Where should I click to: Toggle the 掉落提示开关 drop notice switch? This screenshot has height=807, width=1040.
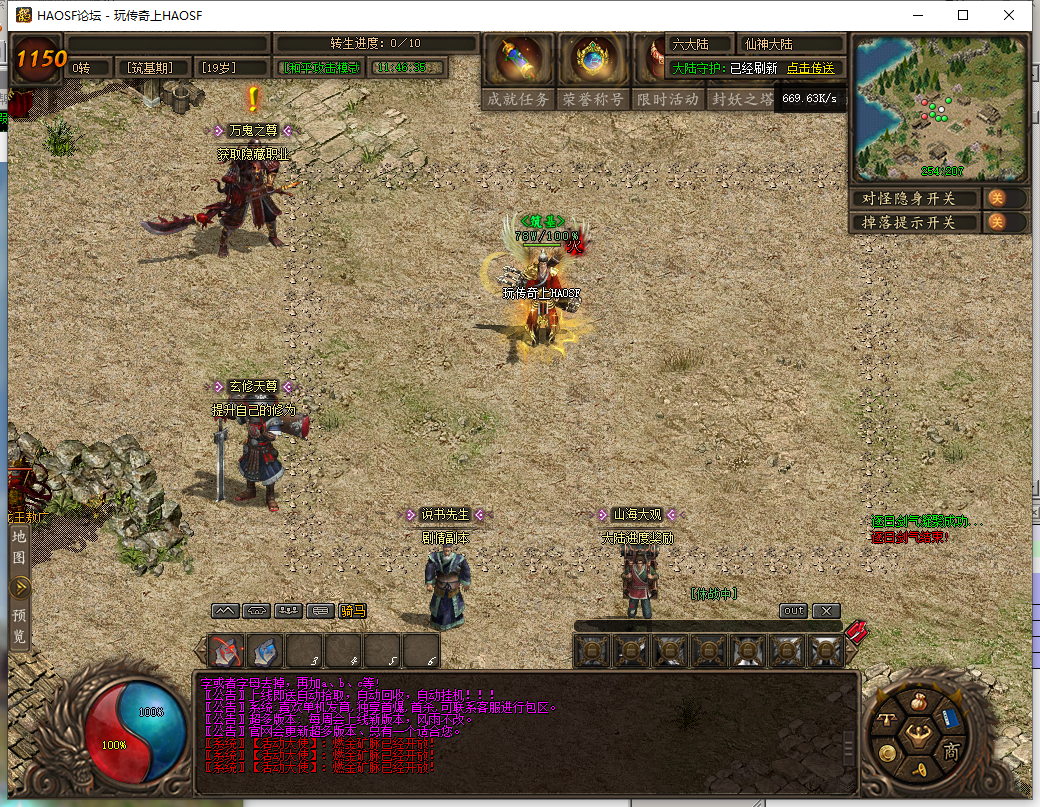pos(997,222)
